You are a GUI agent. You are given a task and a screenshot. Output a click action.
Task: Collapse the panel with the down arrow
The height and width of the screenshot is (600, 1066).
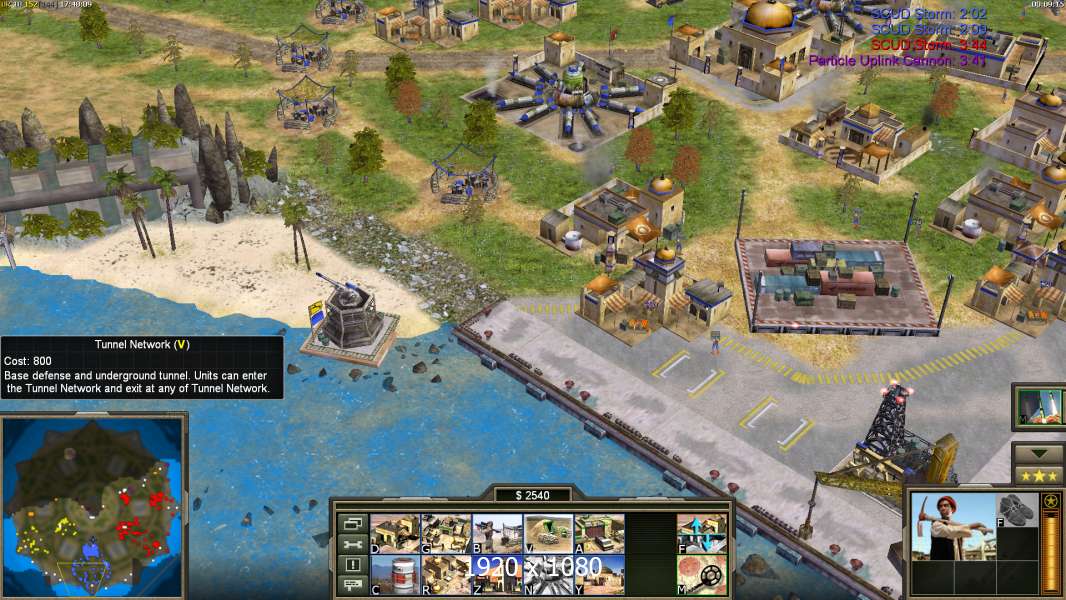[1038, 452]
